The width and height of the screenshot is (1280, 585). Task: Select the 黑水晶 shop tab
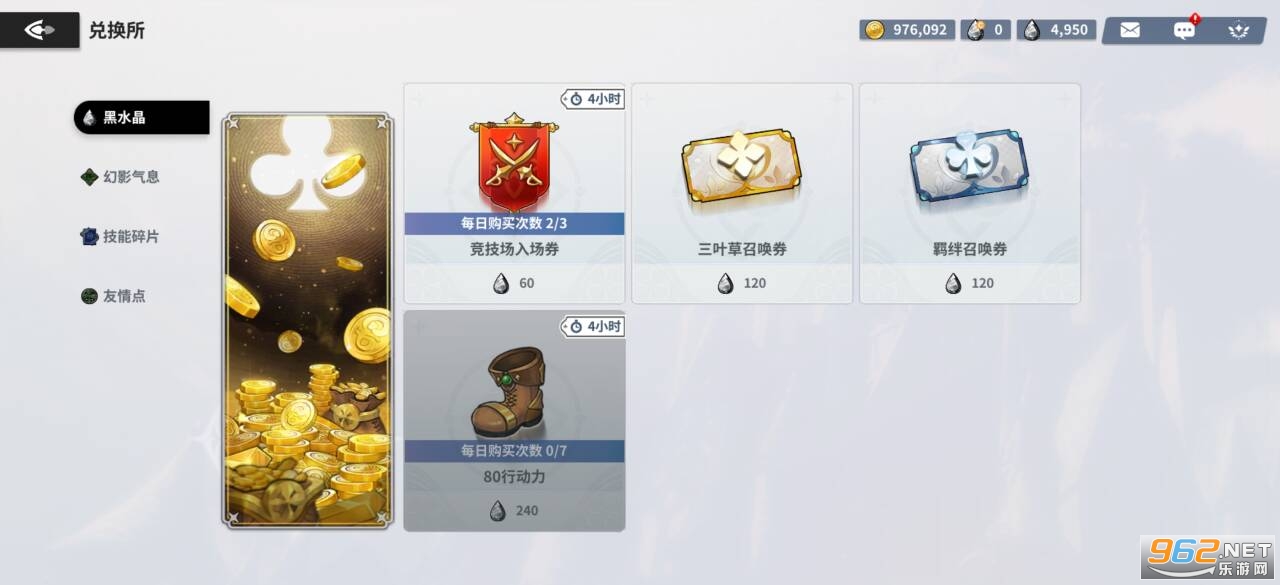pos(141,117)
